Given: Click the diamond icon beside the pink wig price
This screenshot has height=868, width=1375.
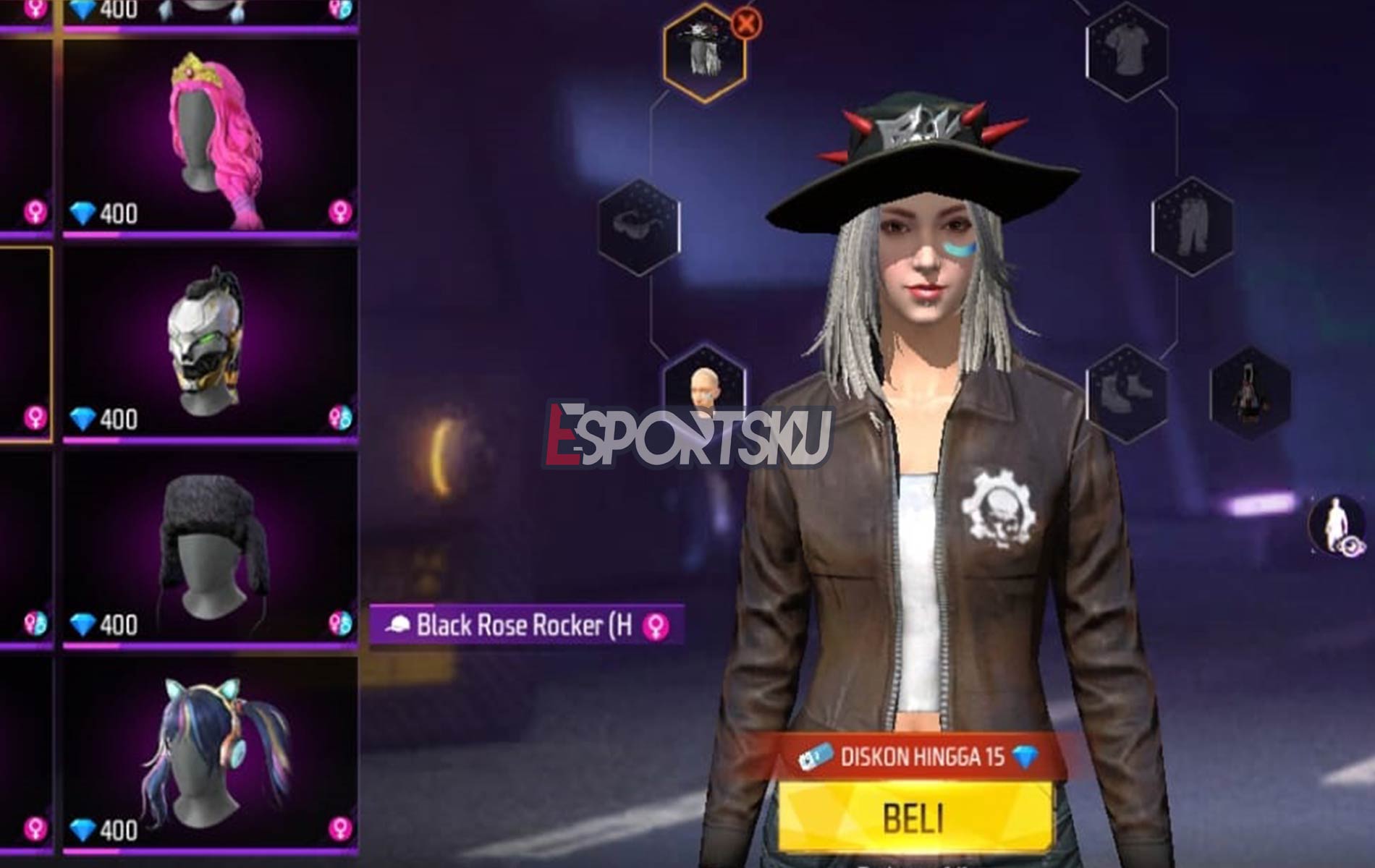Looking at the screenshot, I should pyautogui.click(x=83, y=212).
